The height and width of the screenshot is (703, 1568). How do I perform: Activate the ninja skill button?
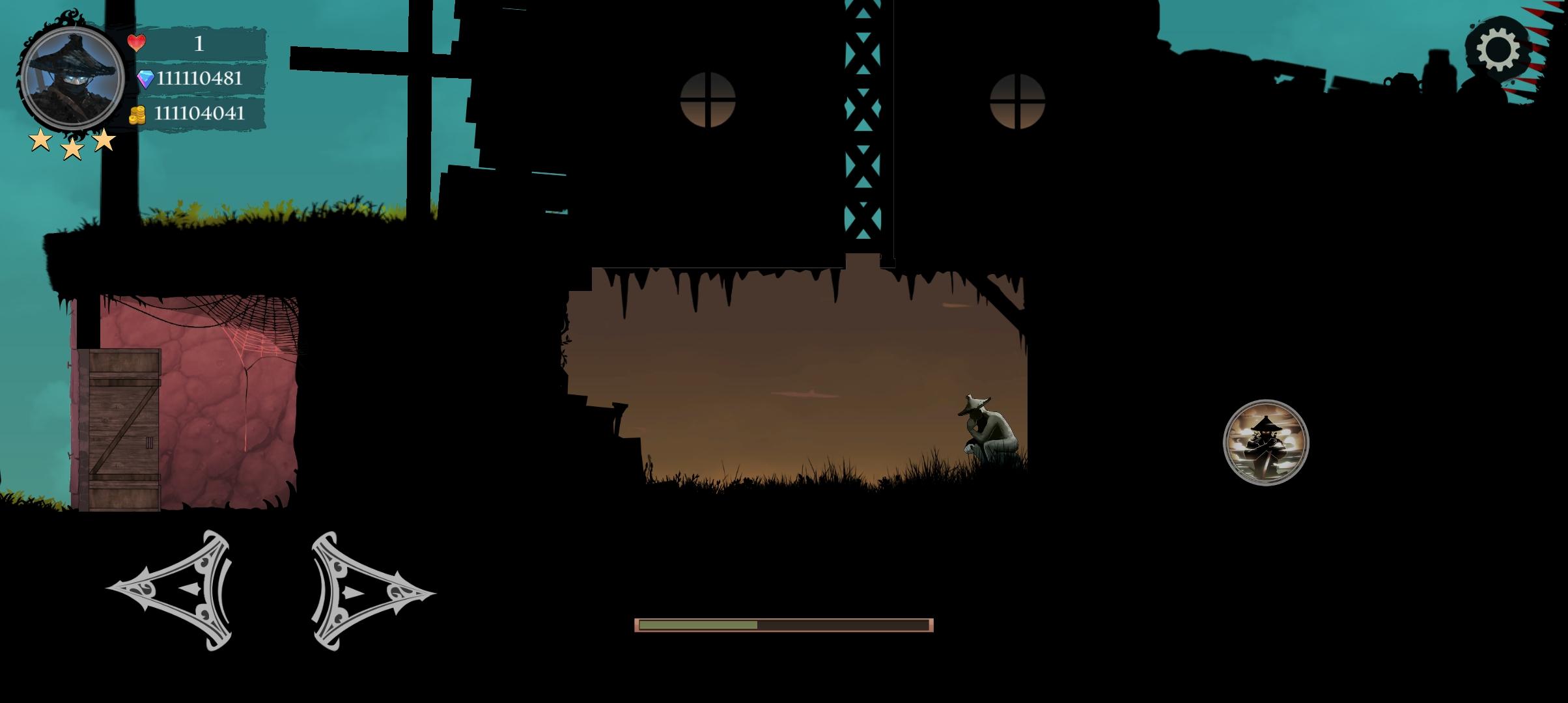[1265, 443]
